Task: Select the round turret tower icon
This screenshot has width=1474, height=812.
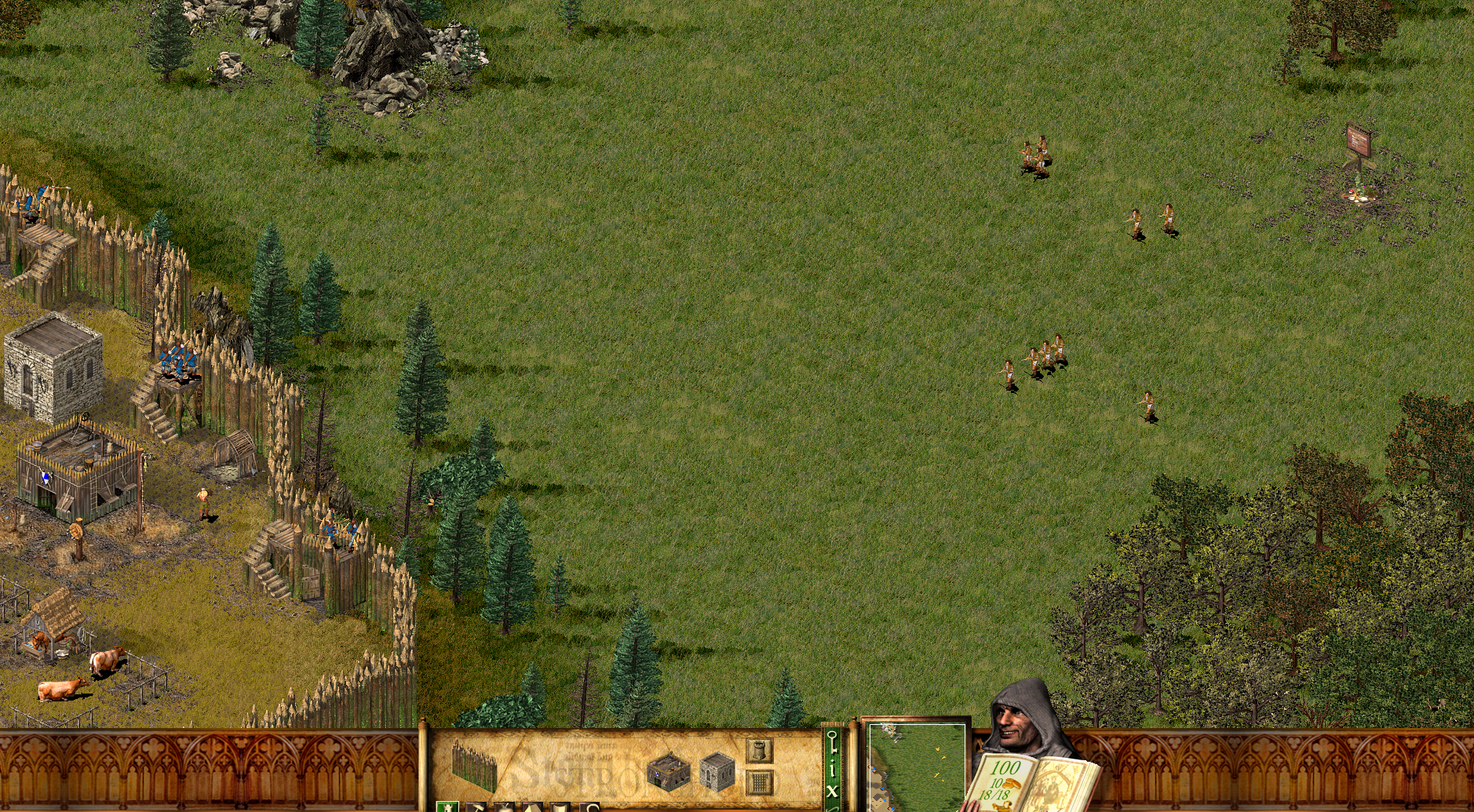Action: pyautogui.click(x=758, y=750)
